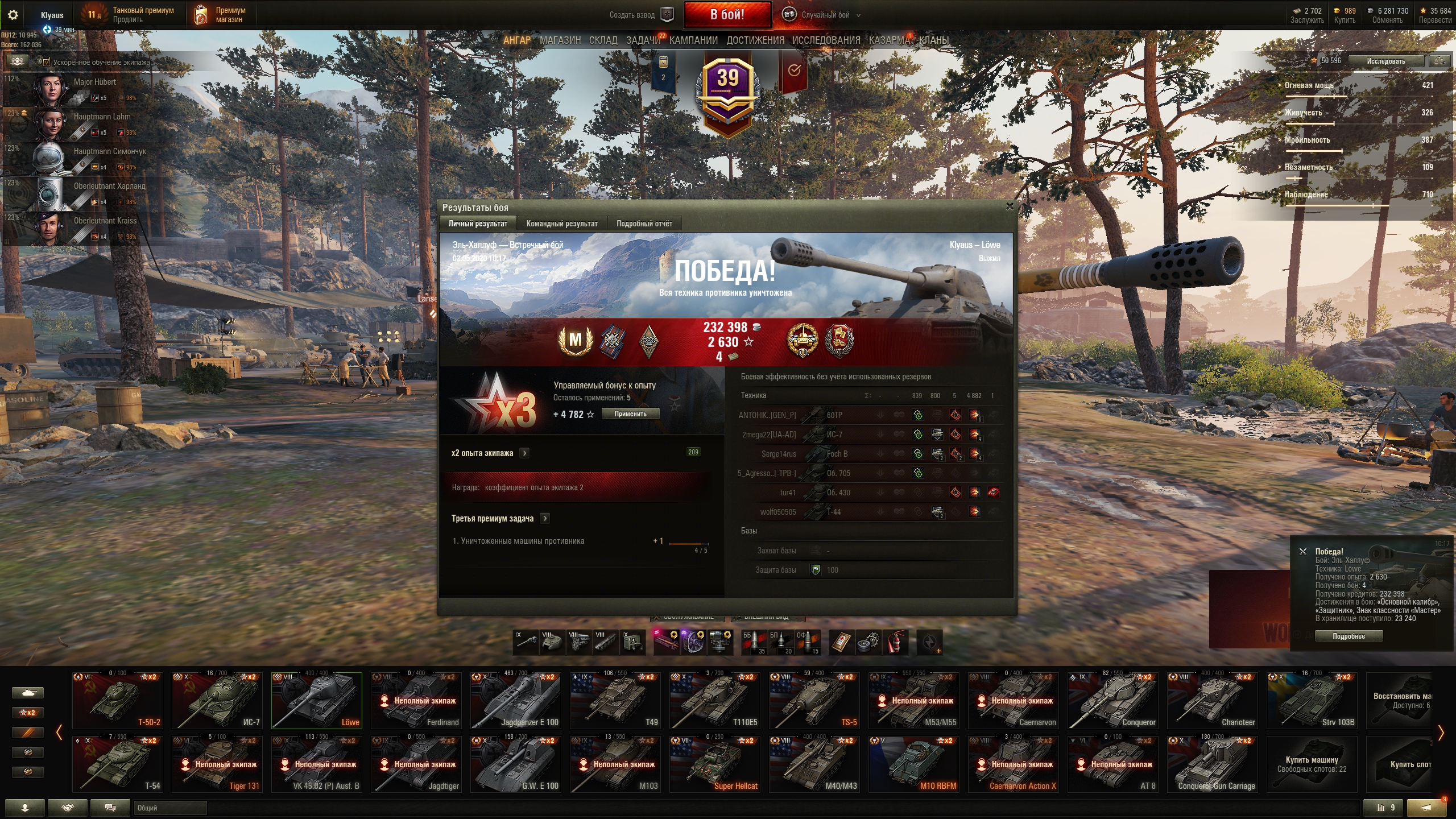Start battle with the red В бой! button
Image resolution: width=1456 pixels, height=819 pixels.
[x=727, y=15]
